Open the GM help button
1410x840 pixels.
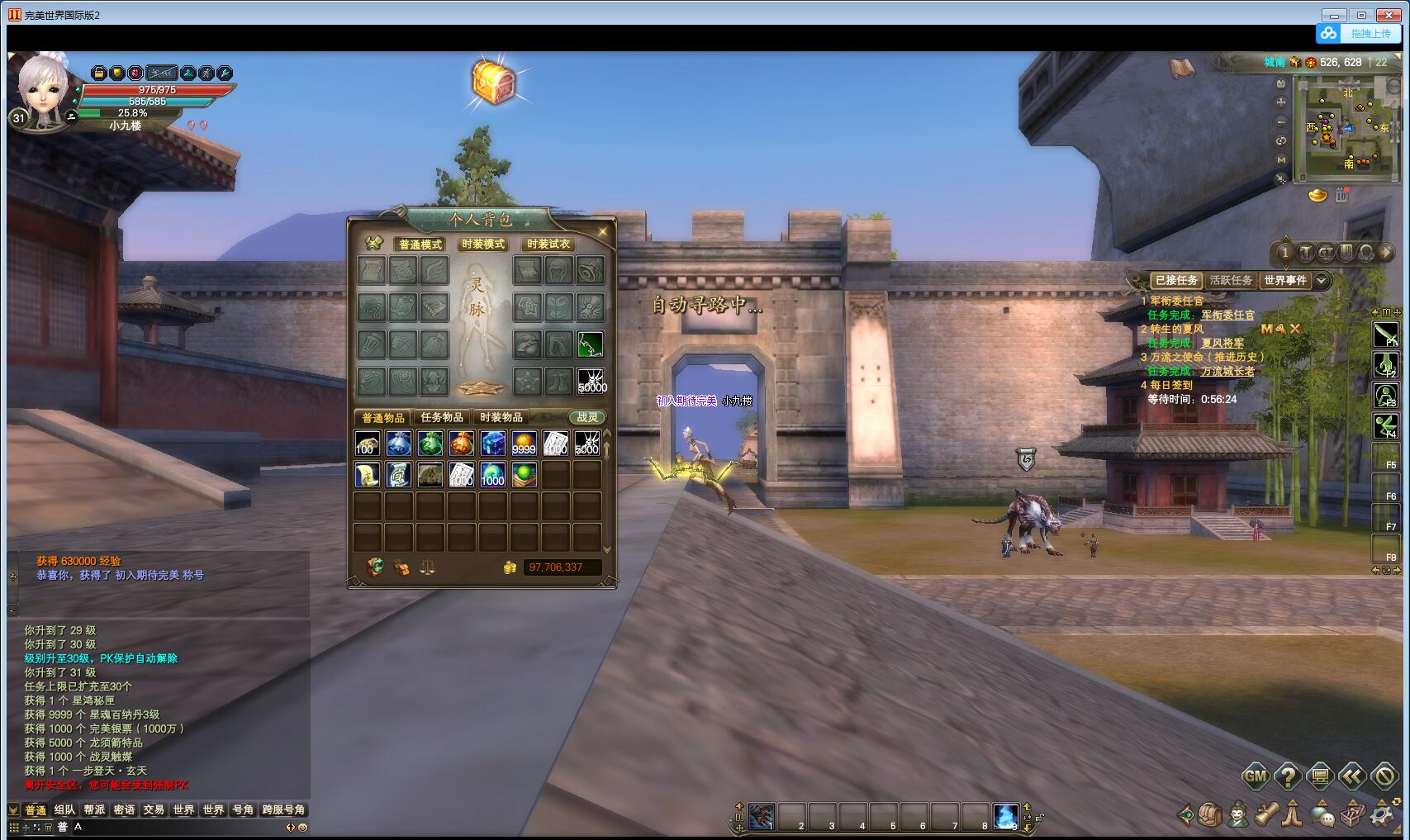[x=1256, y=776]
